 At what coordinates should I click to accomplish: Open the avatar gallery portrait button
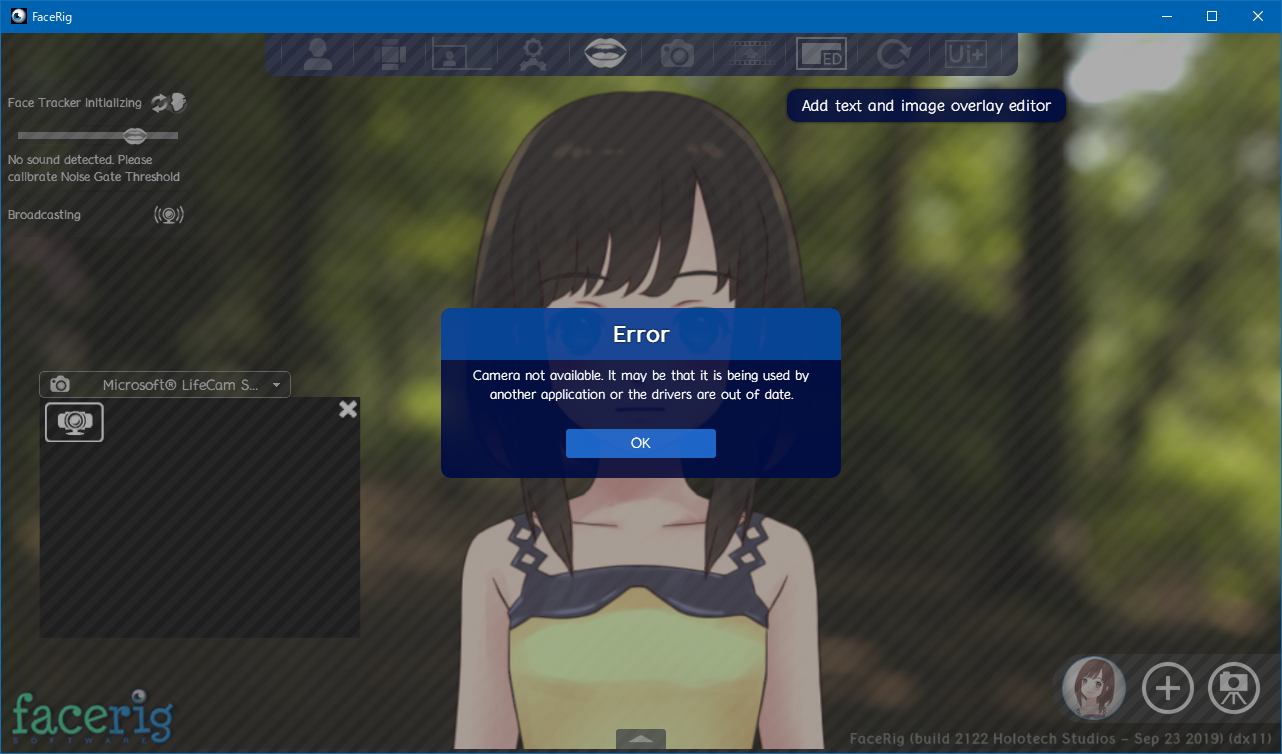(1094, 688)
